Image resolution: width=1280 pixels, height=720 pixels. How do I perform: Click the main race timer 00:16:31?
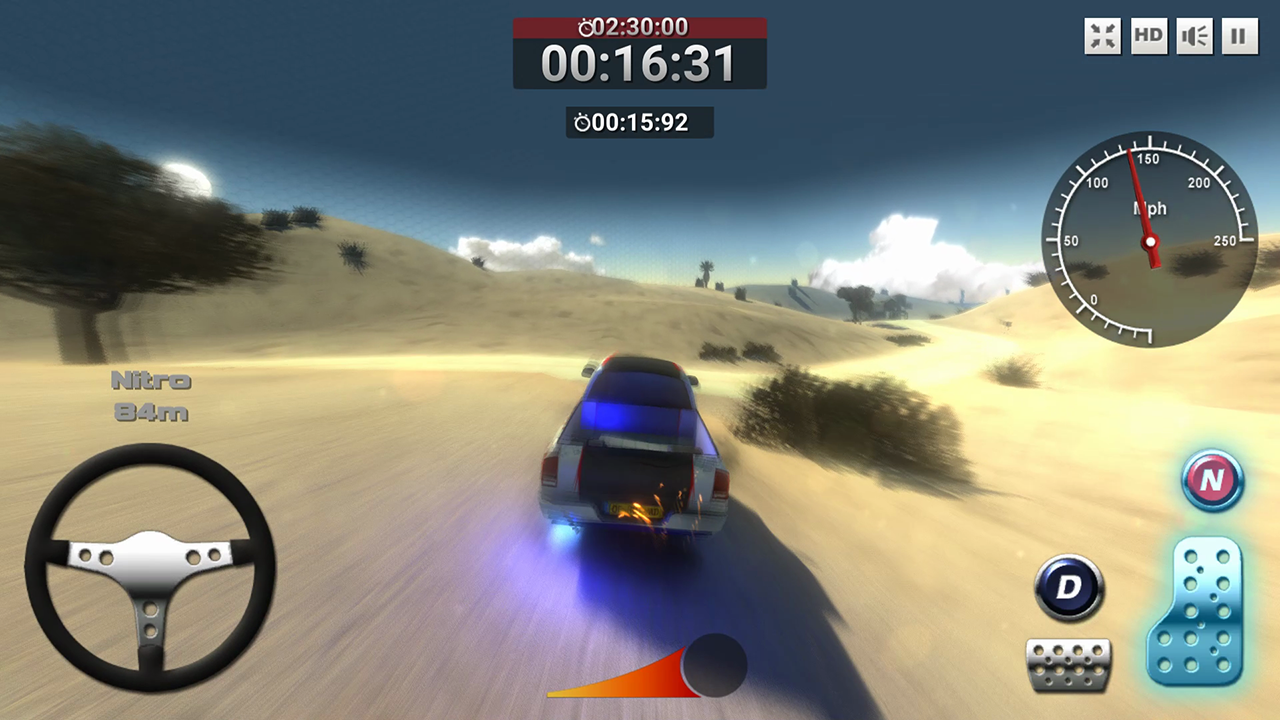pos(640,63)
